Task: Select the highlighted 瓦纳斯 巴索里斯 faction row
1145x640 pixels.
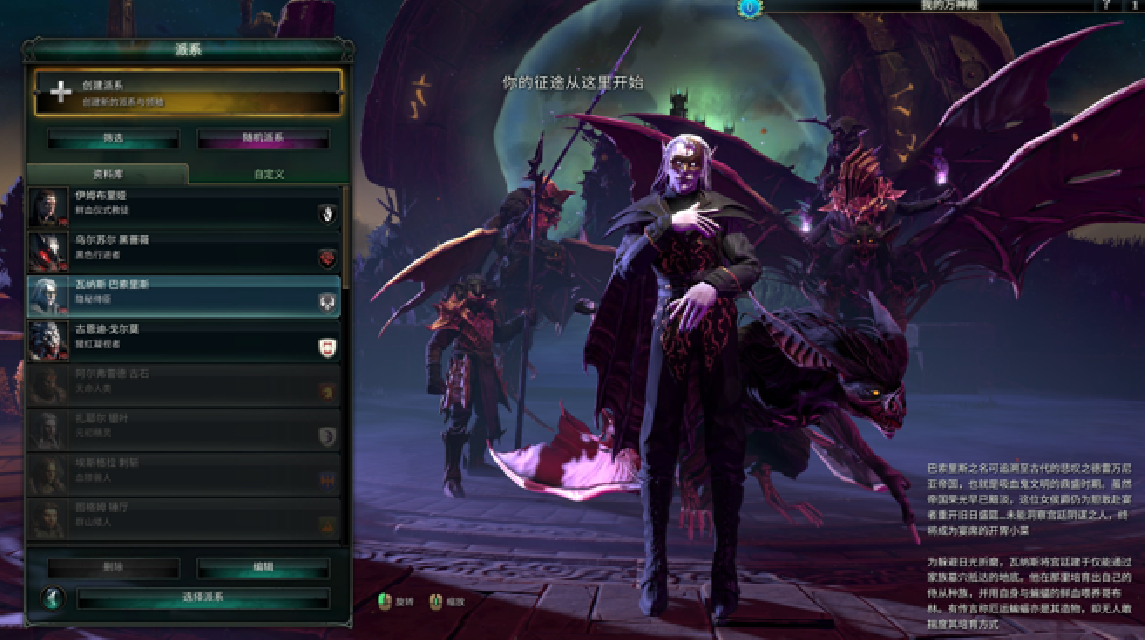Action: coord(185,295)
